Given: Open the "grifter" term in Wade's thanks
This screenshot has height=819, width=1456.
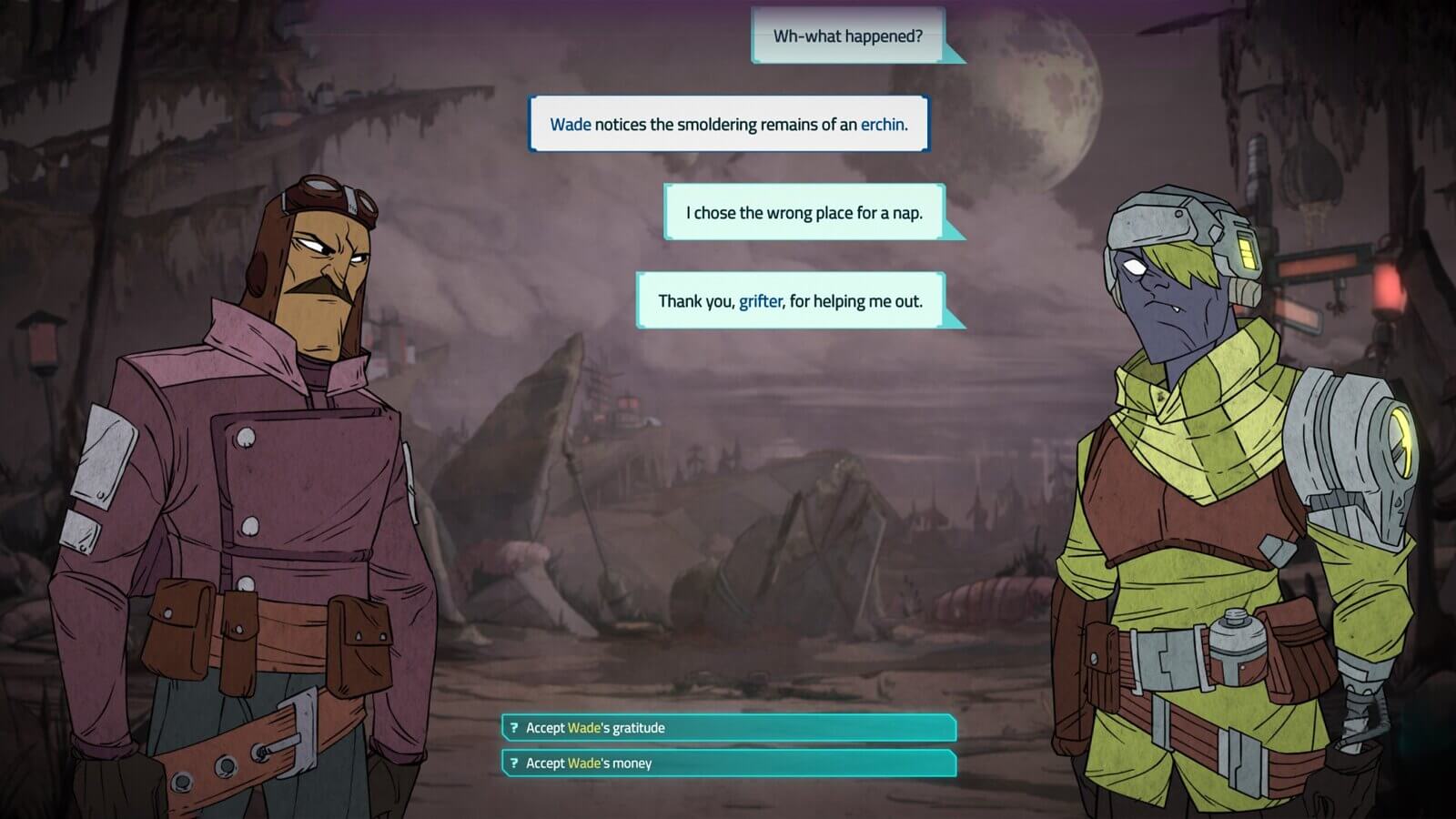Looking at the screenshot, I should [x=760, y=301].
